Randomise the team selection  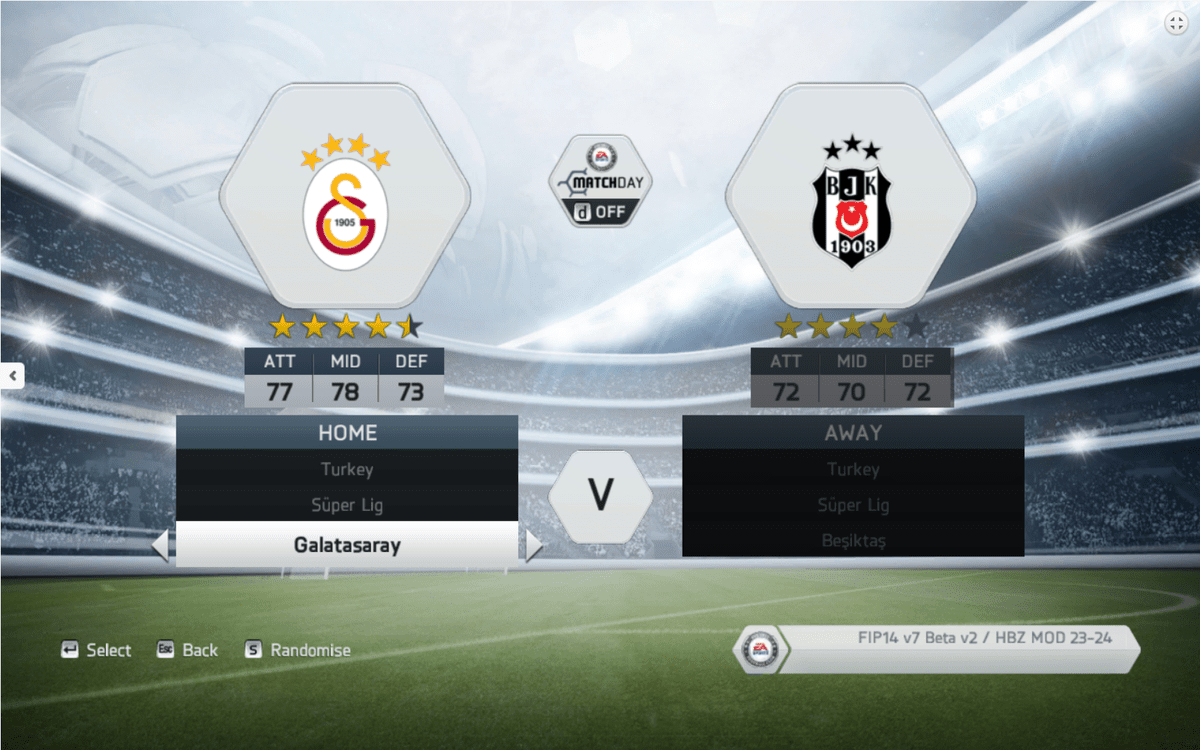pos(298,650)
